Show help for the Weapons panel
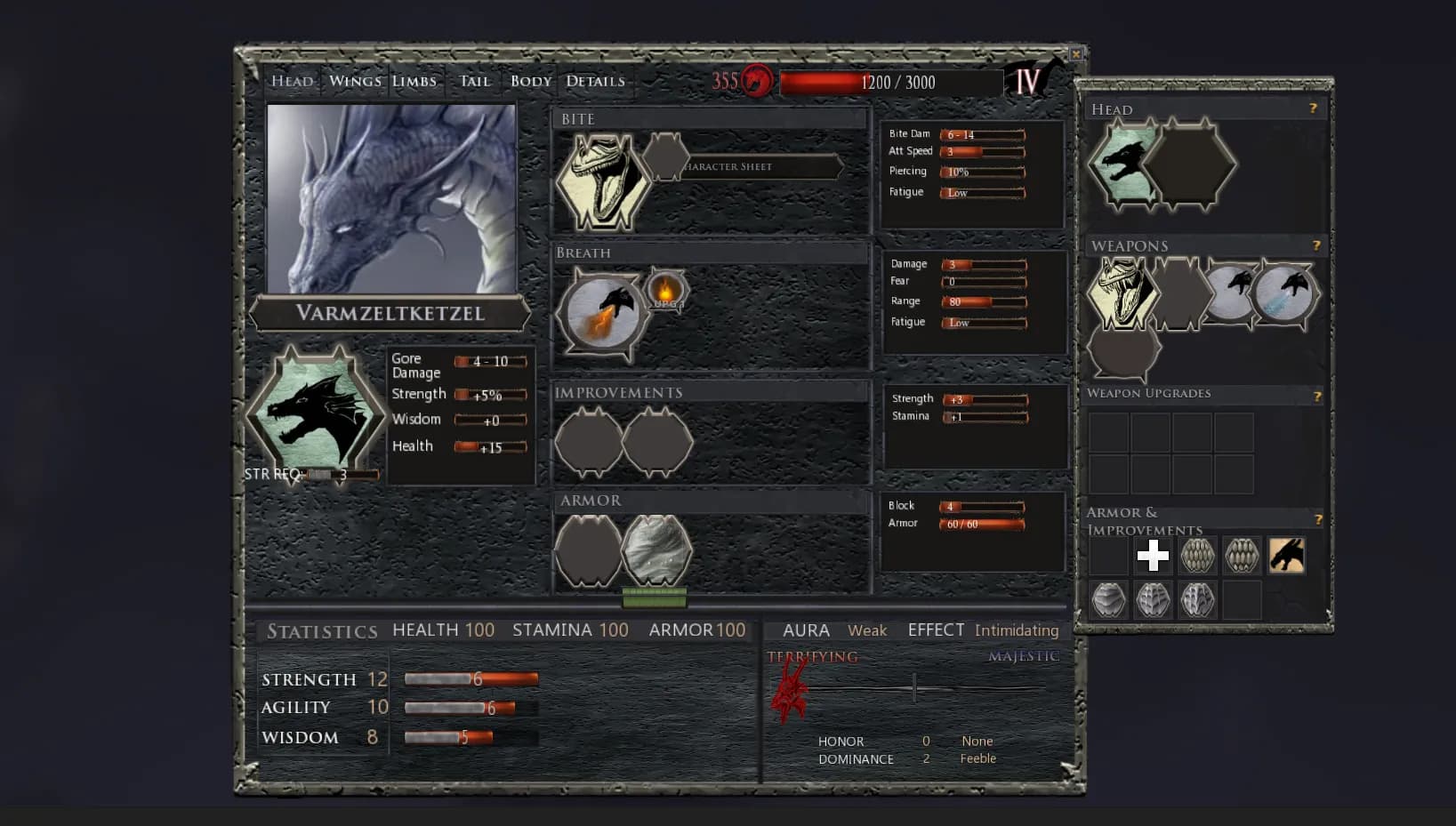Image resolution: width=1456 pixels, height=826 pixels. pyautogui.click(x=1316, y=245)
